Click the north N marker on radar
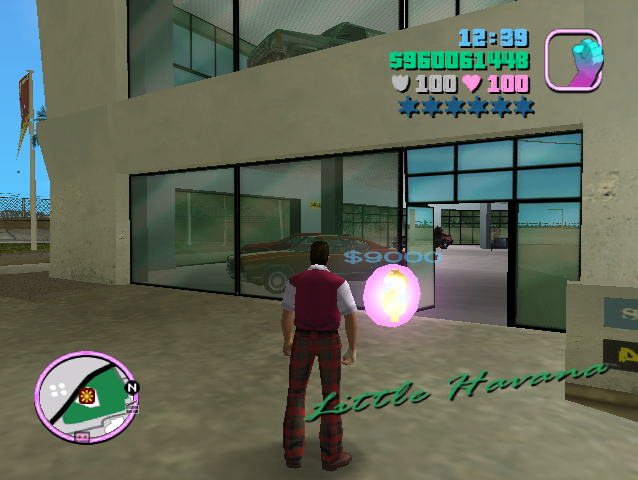Screen dimensions: 638x480 (x=132, y=386)
